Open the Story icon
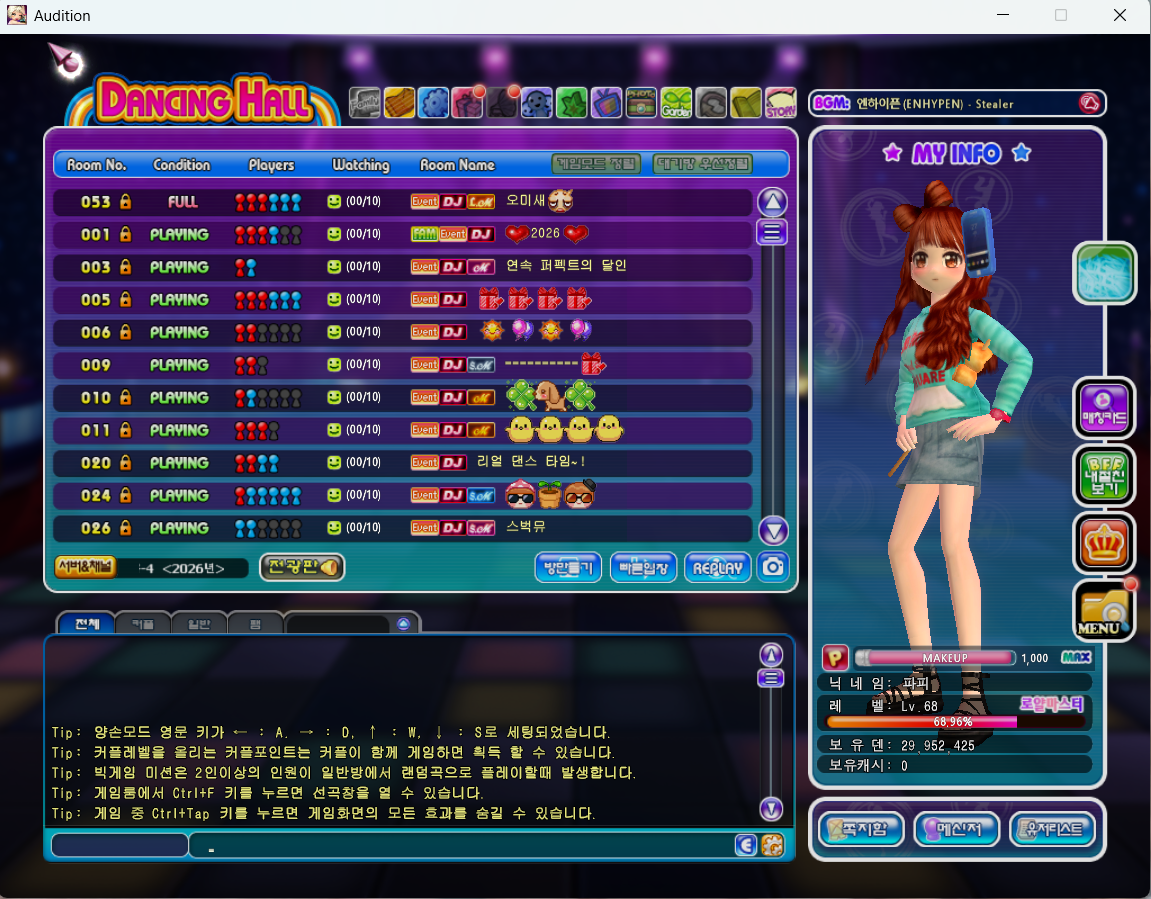1151x899 pixels. tap(780, 102)
